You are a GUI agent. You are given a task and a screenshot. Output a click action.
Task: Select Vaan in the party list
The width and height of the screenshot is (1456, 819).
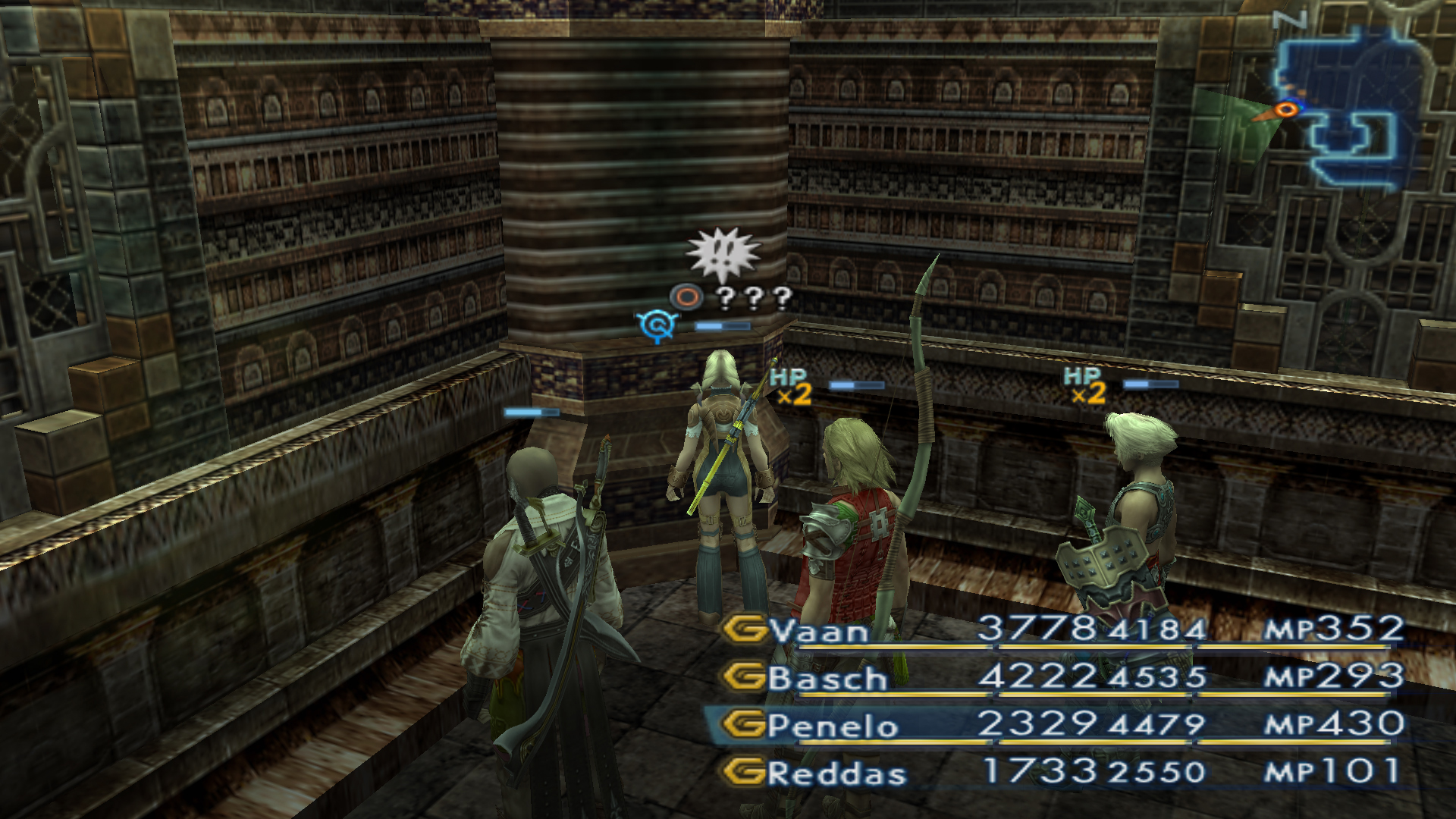(819, 631)
